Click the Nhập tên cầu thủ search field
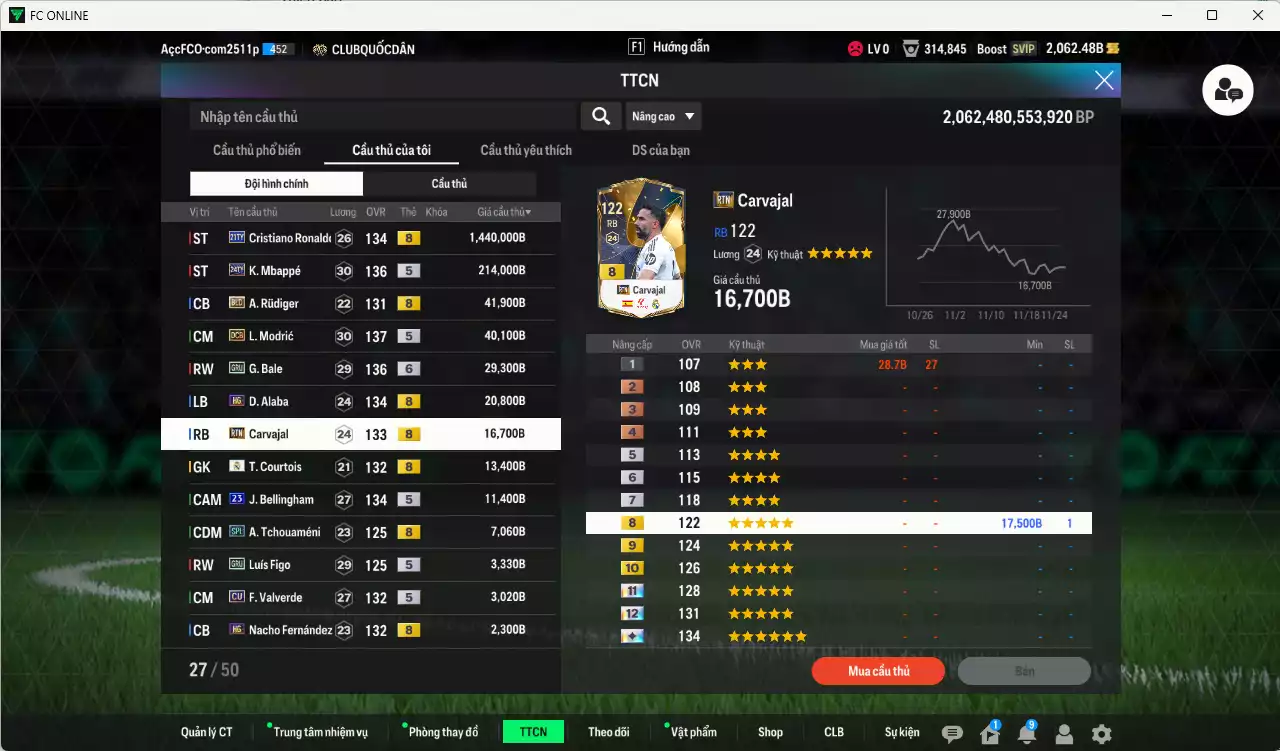Image resolution: width=1280 pixels, height=751 pixels. coord(380,116)
